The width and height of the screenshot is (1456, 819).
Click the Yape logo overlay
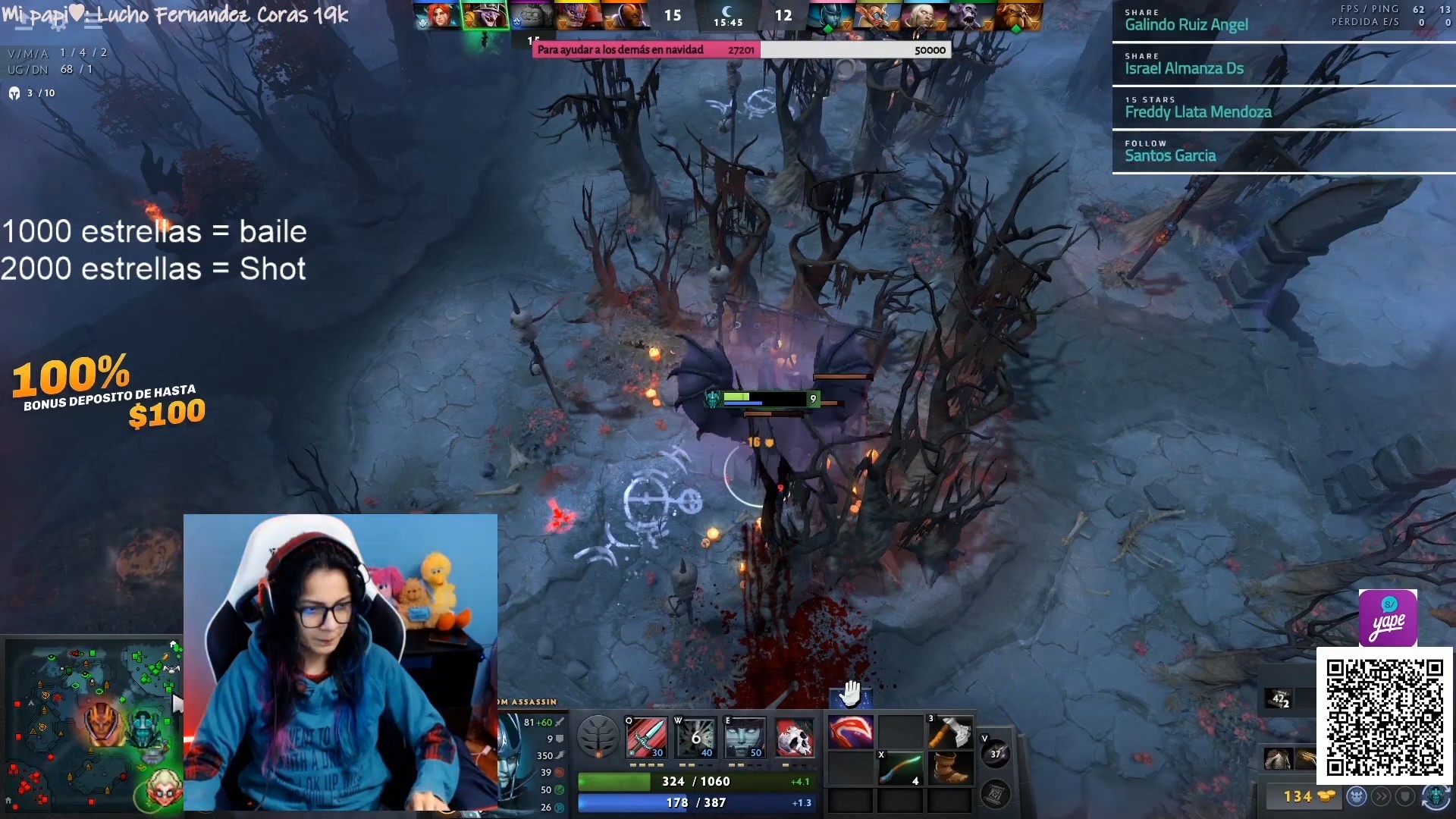pos(1388,618)
